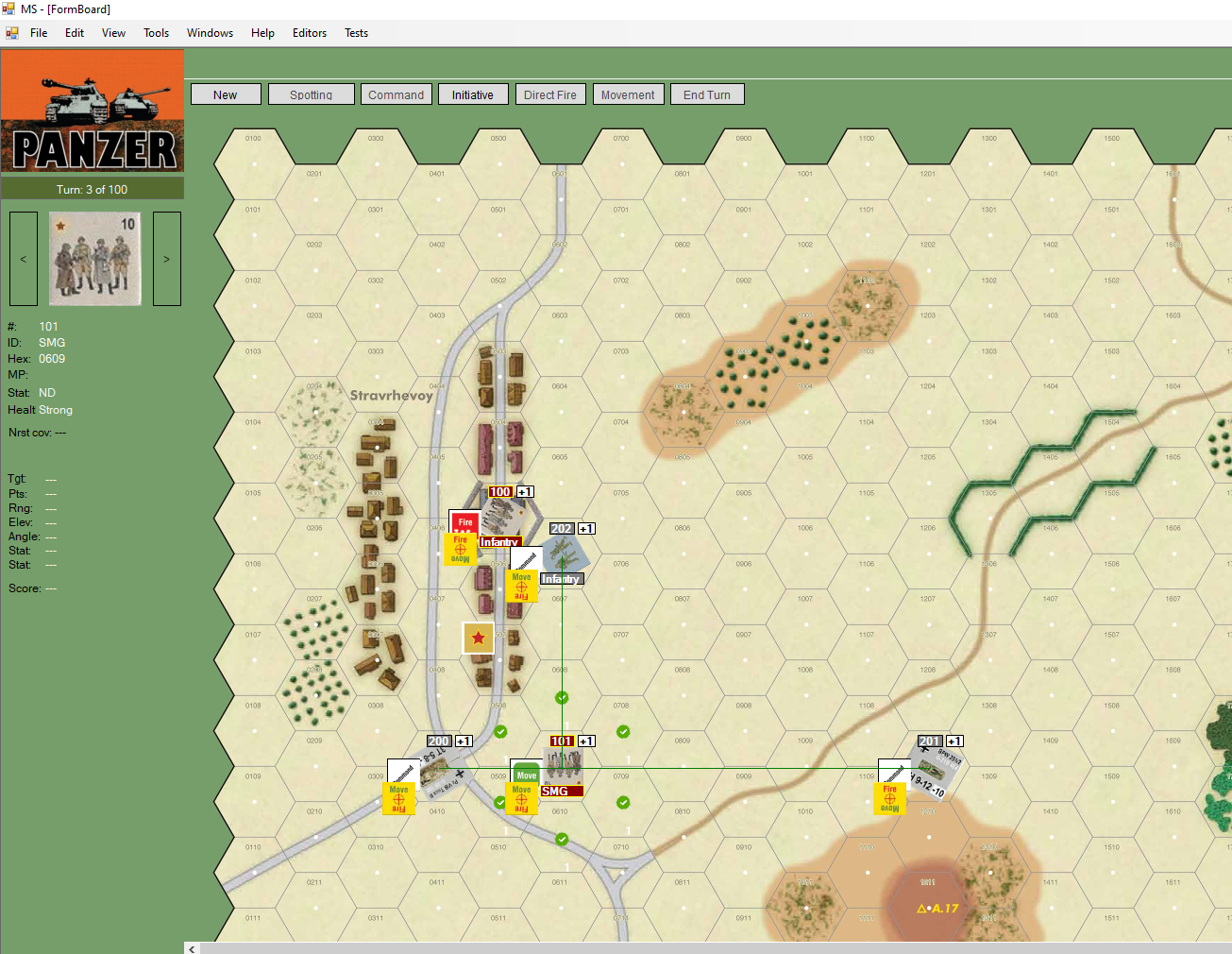This screenshot has height=954, width=1232.
Task: Click the > arrow to view next unit
Action: (167, 259)
